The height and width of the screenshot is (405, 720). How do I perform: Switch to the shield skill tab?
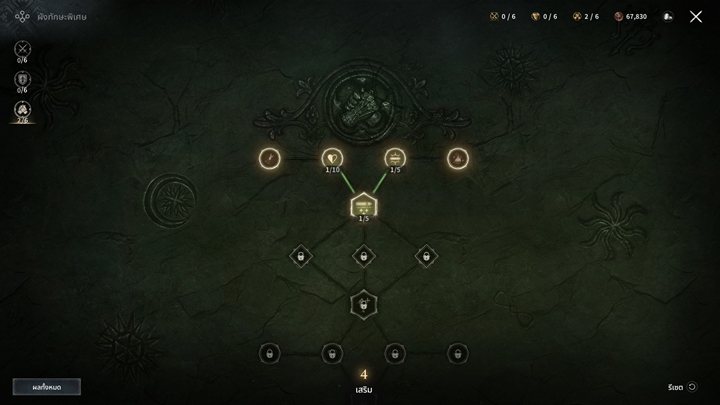(x=22, y=79)
